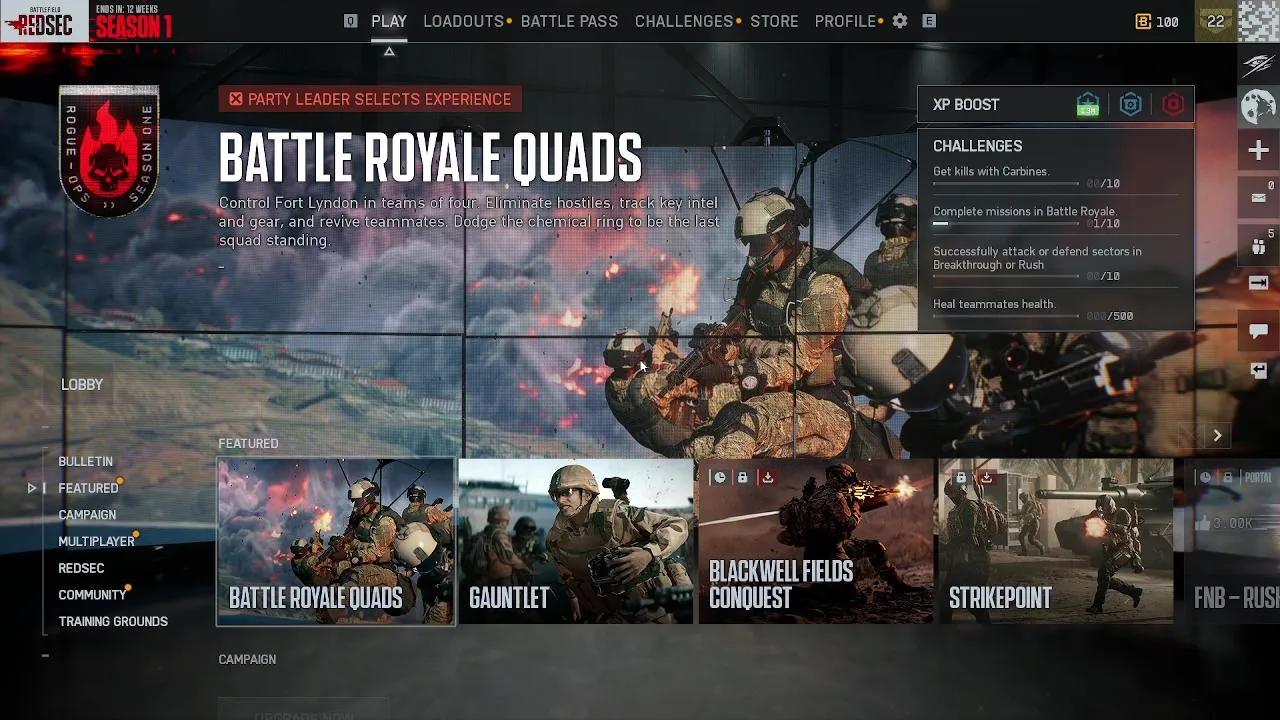Select Loadouts from the top menu
The width and height of the screenshot is (1280, 720).
point(463,20)
